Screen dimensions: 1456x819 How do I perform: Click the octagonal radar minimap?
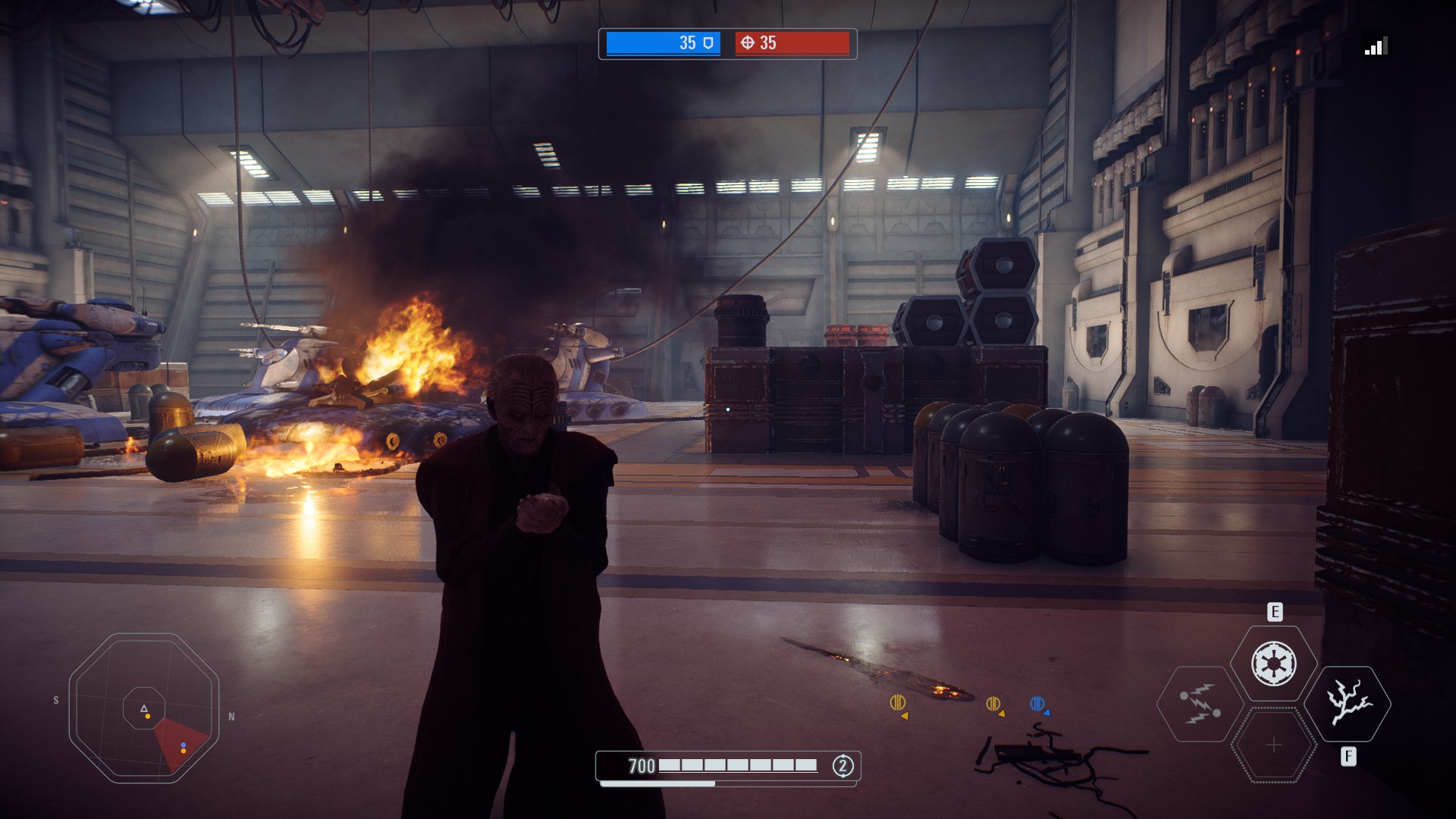click(x=144, y=708)
